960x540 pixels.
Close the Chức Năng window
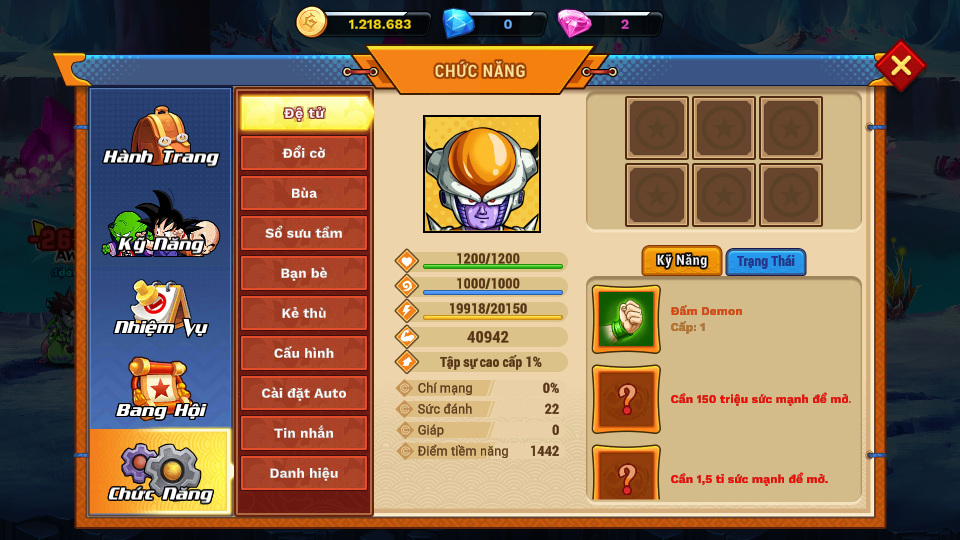tap(900, 66)
